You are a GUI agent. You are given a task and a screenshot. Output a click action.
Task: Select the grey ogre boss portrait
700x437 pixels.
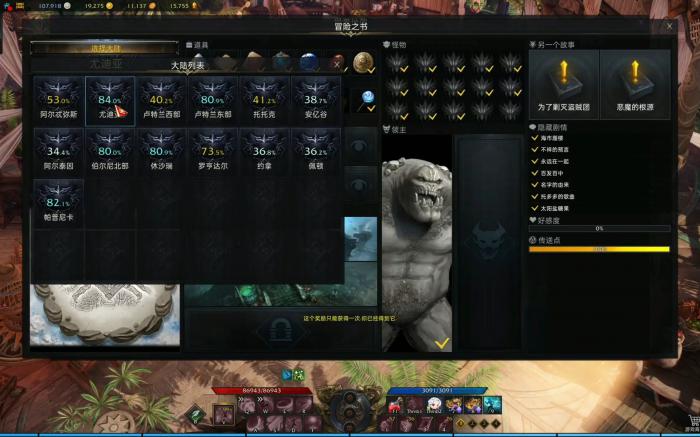pos(415,240)
